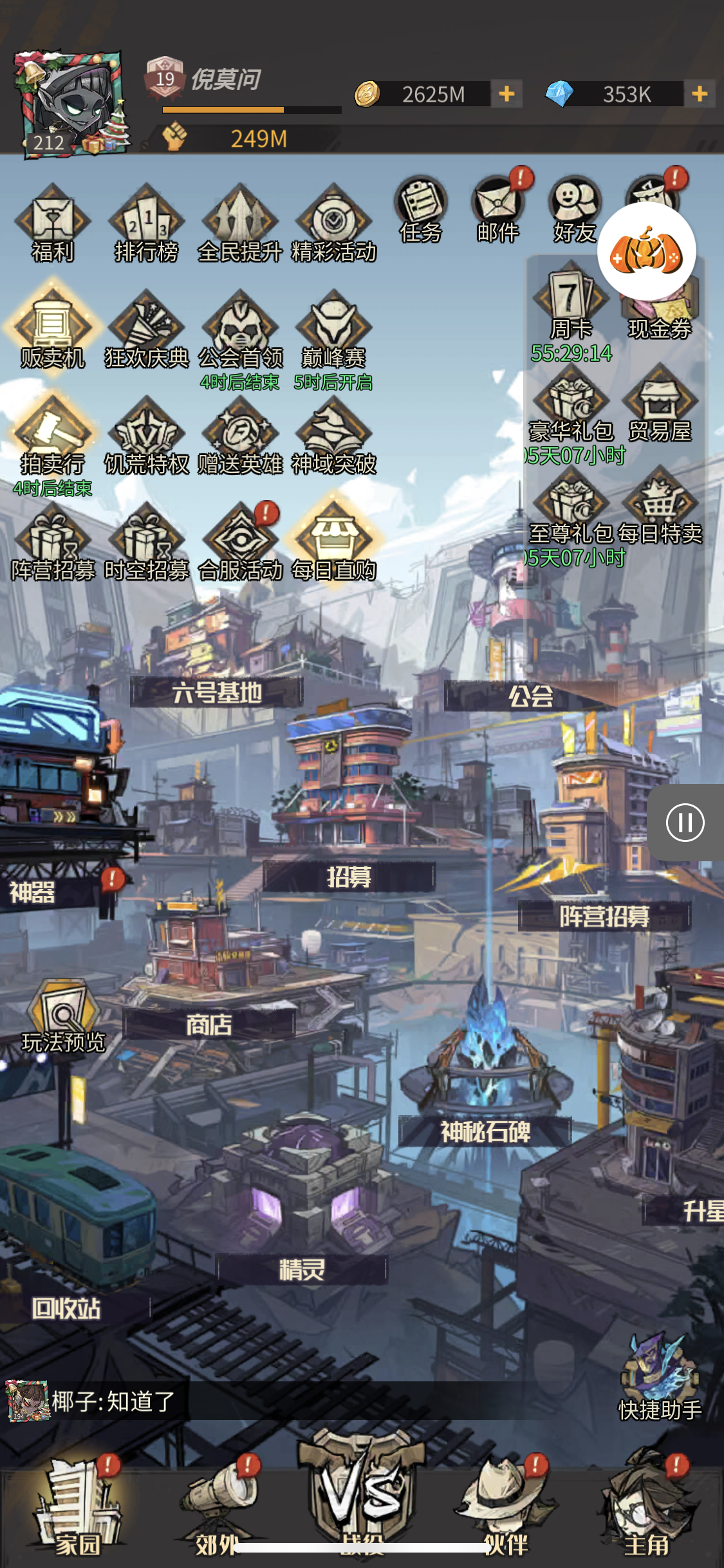Open the 拍卖行 auction house
The image size is (724, 1568).
point(53,438)
